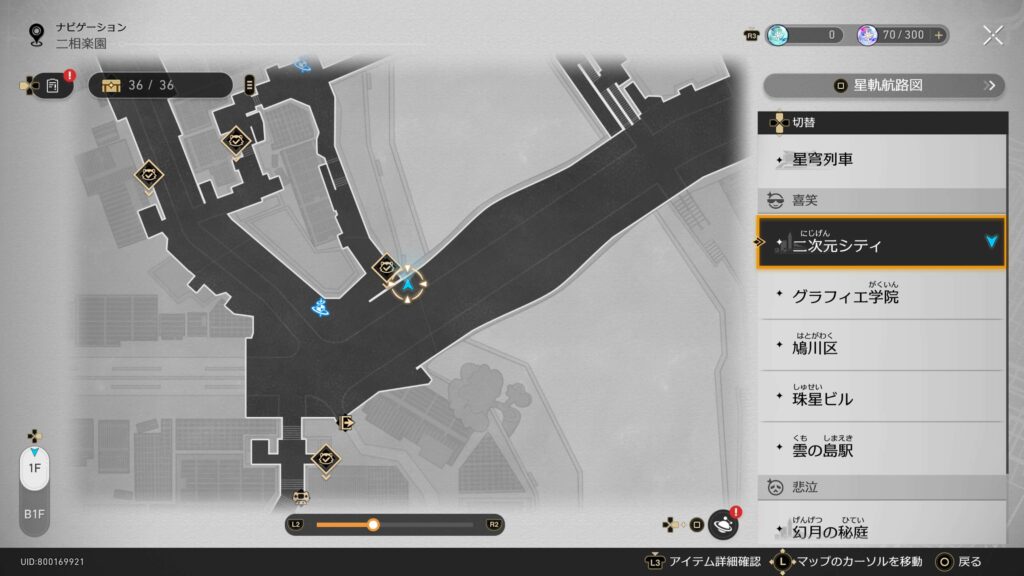Switch to floor B1F
The width and height of the screenshot is (1024, 576).
[34, 513]
